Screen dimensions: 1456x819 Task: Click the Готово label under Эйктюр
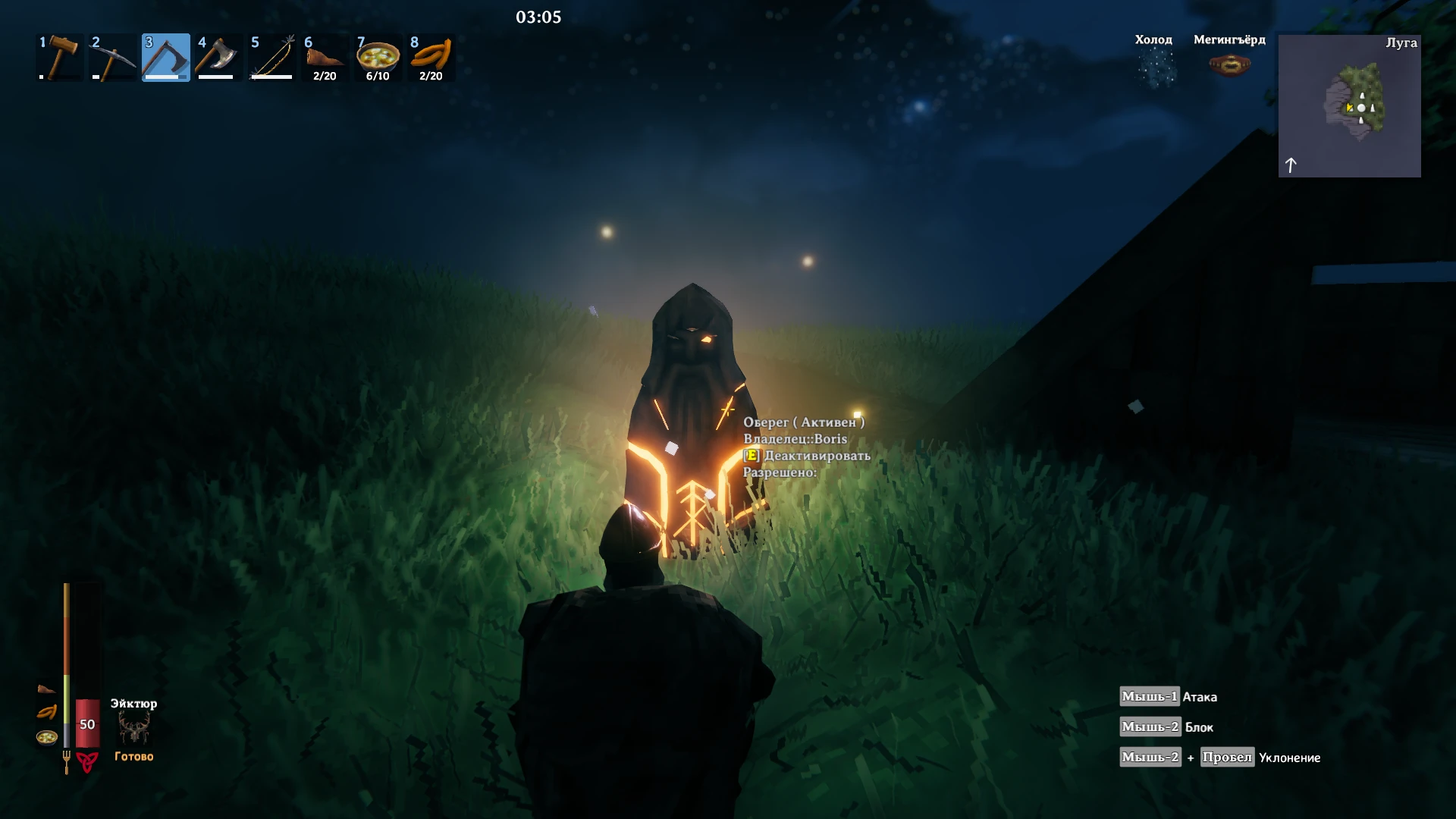coord(133,756)
